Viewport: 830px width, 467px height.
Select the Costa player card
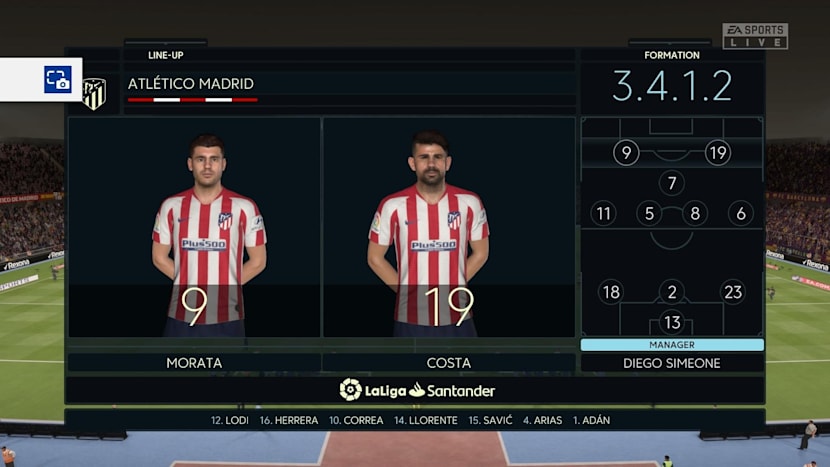coord(449,228)
